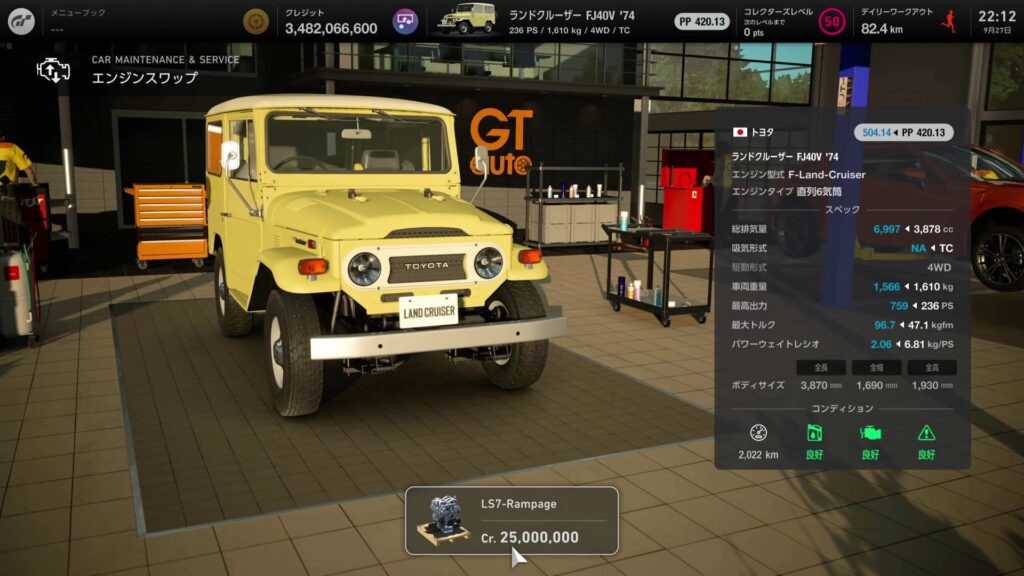The width and height of the screenshot is (1024, 576).
Task: Click the collector level 50 badge
Action: pos(831,21)
